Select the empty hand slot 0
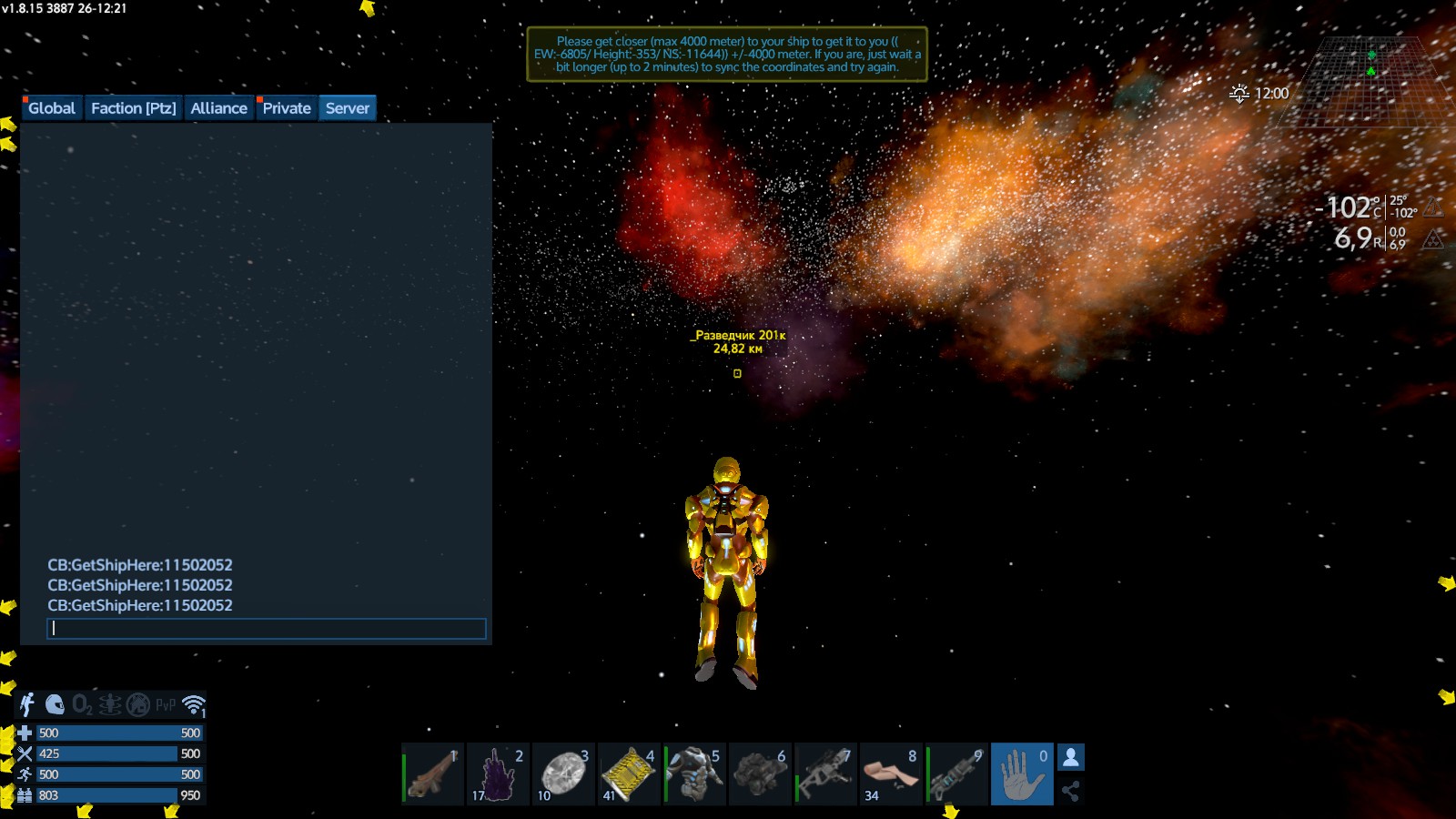1456x819 pixels. pos(1022,774)
